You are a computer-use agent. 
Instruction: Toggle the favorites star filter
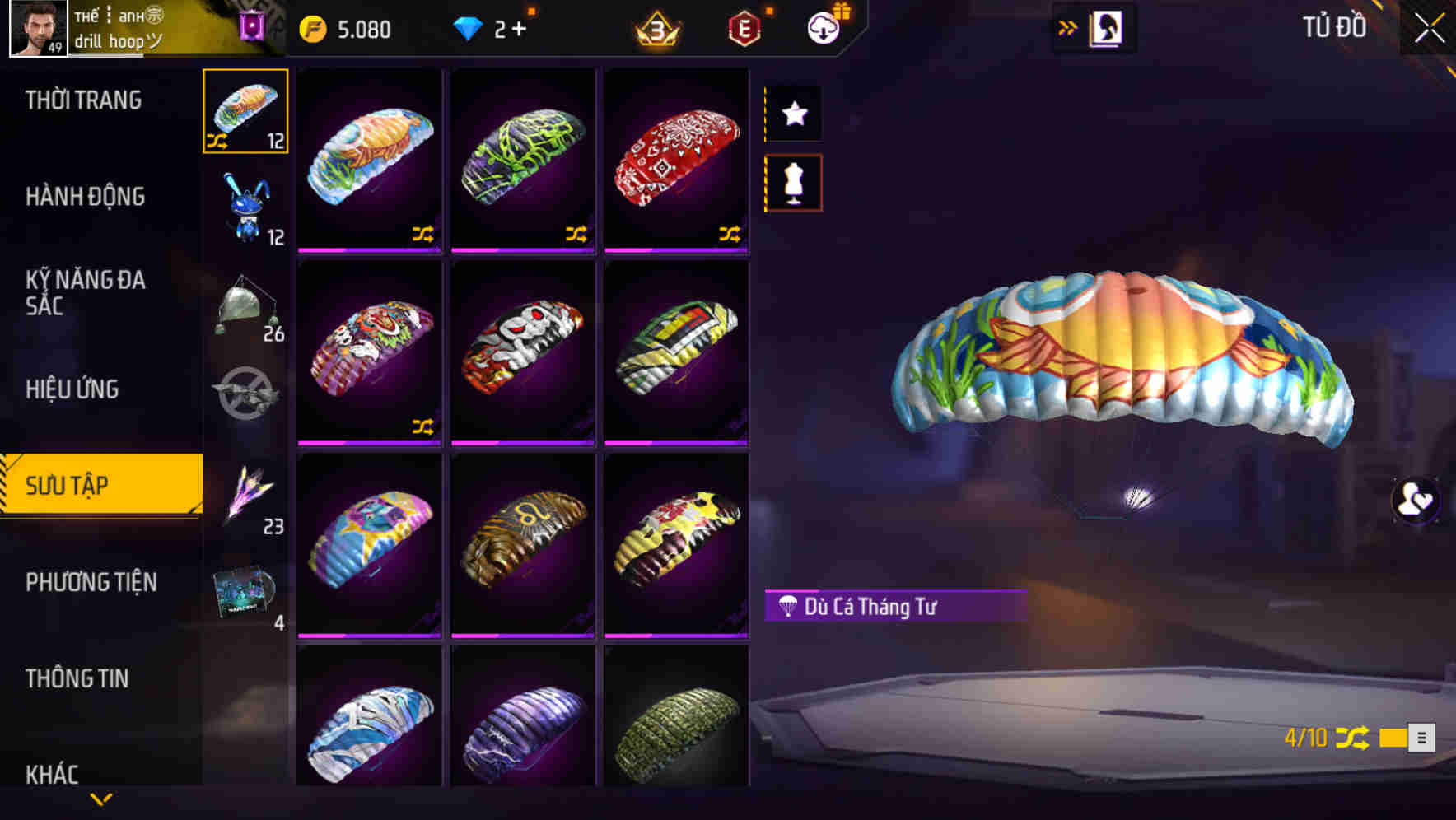point(793,114)
